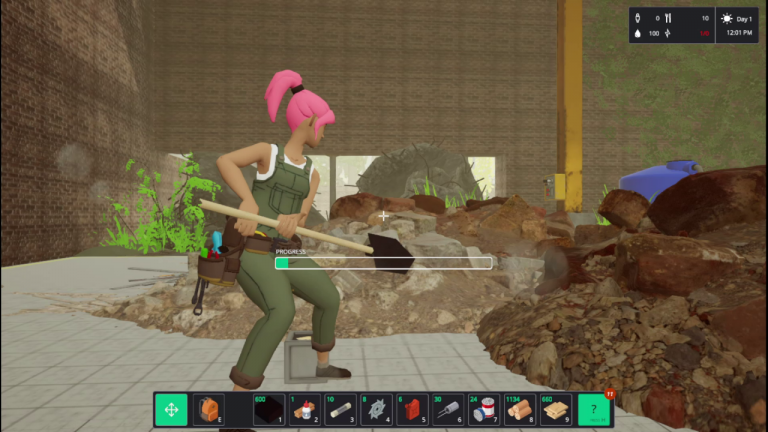Image resolution: width=768 pixels, height=432 pixels.
Task: Select the wooden planks slot
Action: (x=556, y=410)
